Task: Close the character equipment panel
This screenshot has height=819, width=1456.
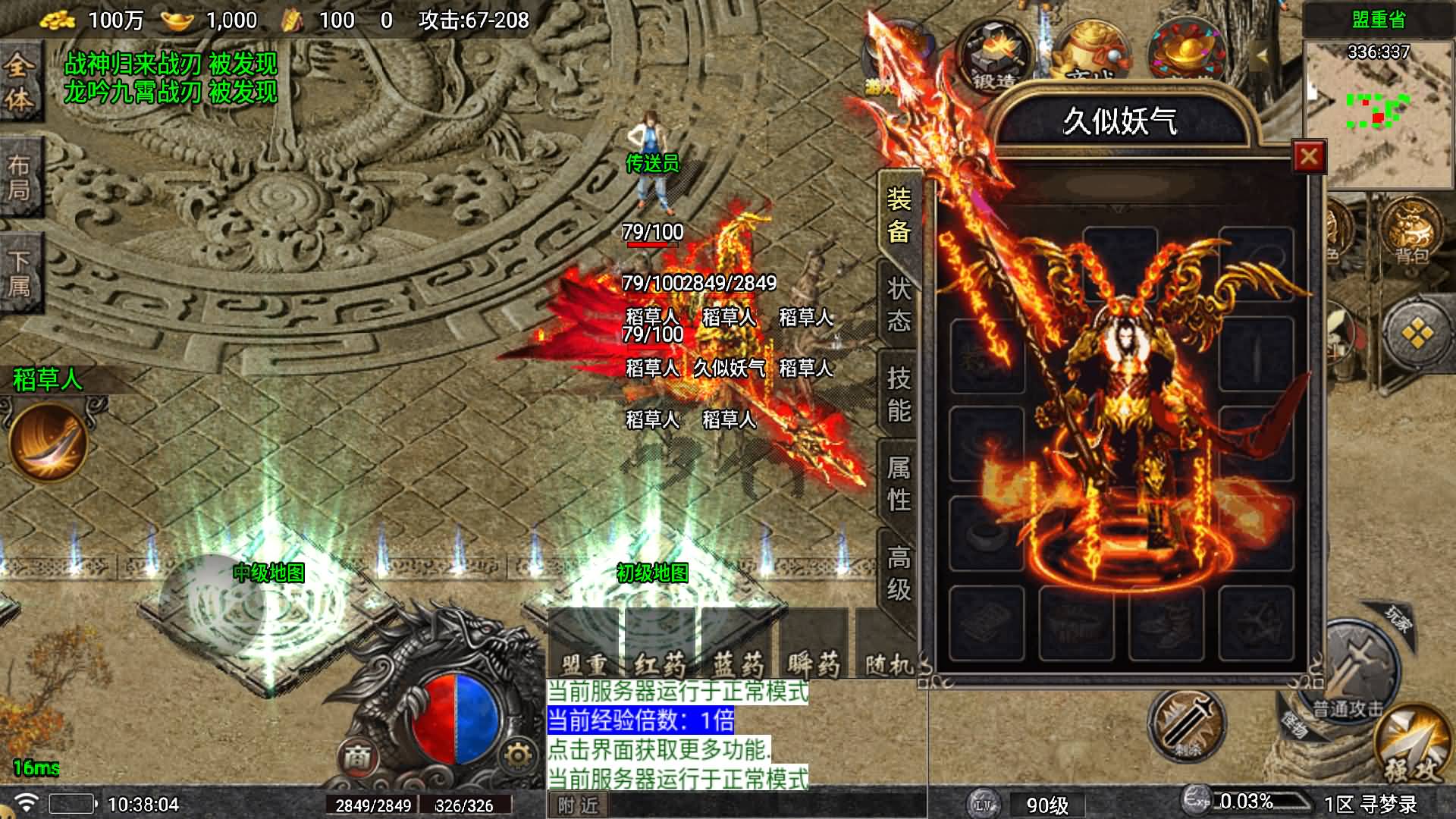Action: click(1308, 157)
